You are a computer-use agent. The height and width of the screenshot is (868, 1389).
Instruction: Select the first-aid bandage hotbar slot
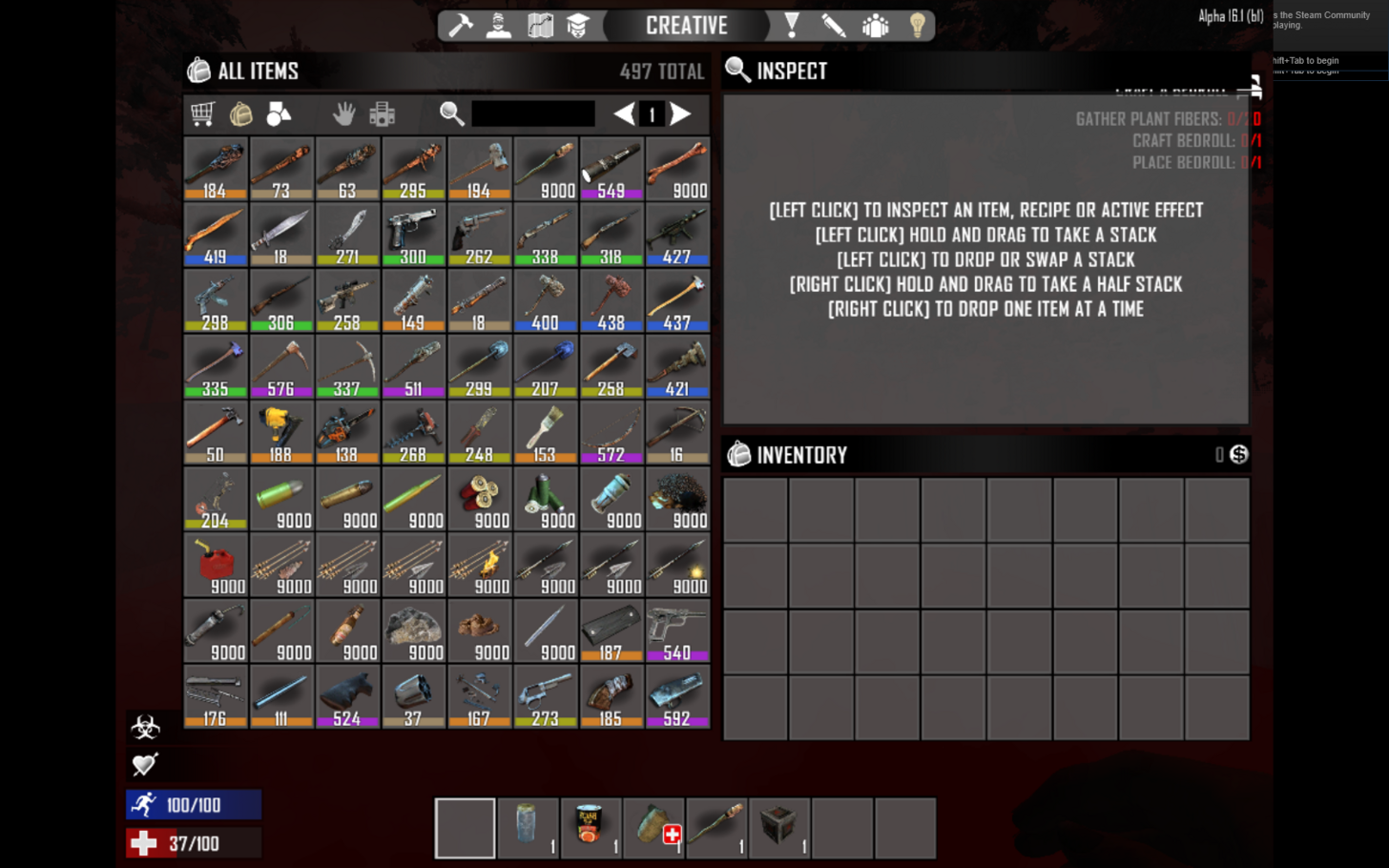pos(653,828)
